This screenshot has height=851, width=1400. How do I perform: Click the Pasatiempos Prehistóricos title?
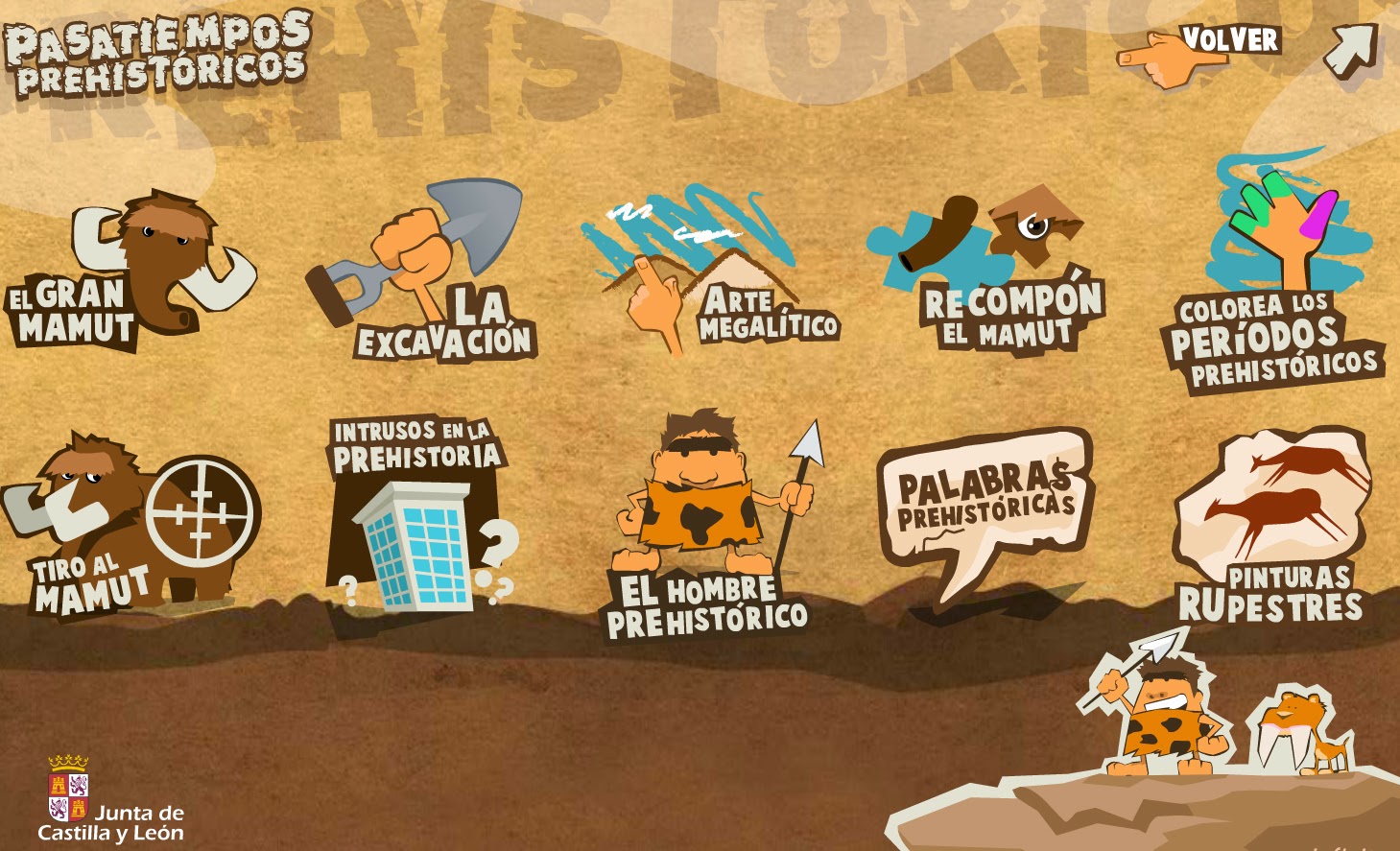pyautogui.click(x=158, y=53)
